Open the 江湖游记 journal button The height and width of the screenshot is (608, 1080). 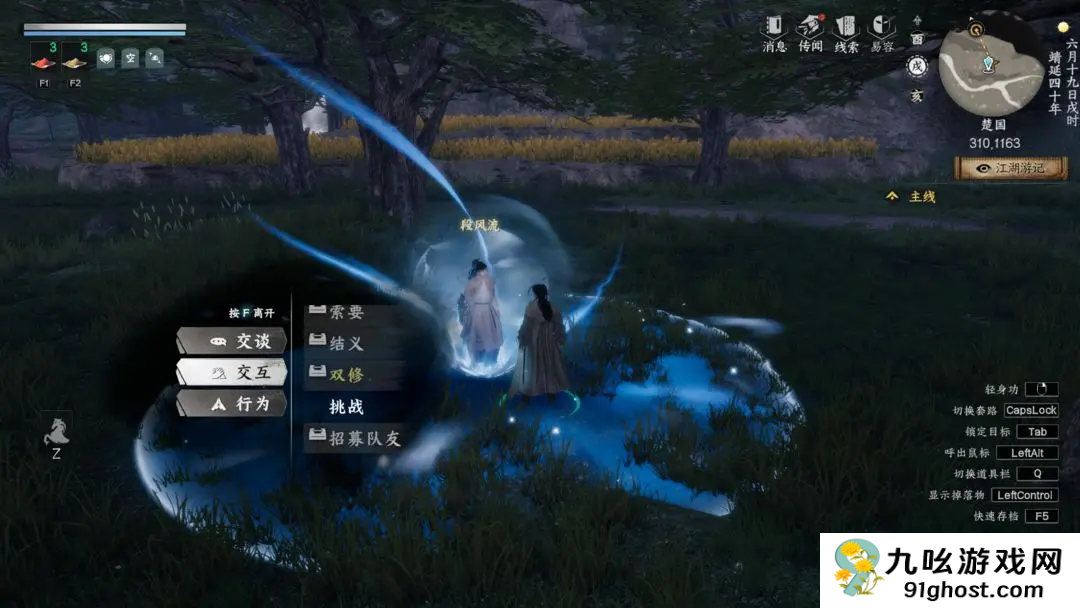pyautogui.click(x=1010, y=168)
